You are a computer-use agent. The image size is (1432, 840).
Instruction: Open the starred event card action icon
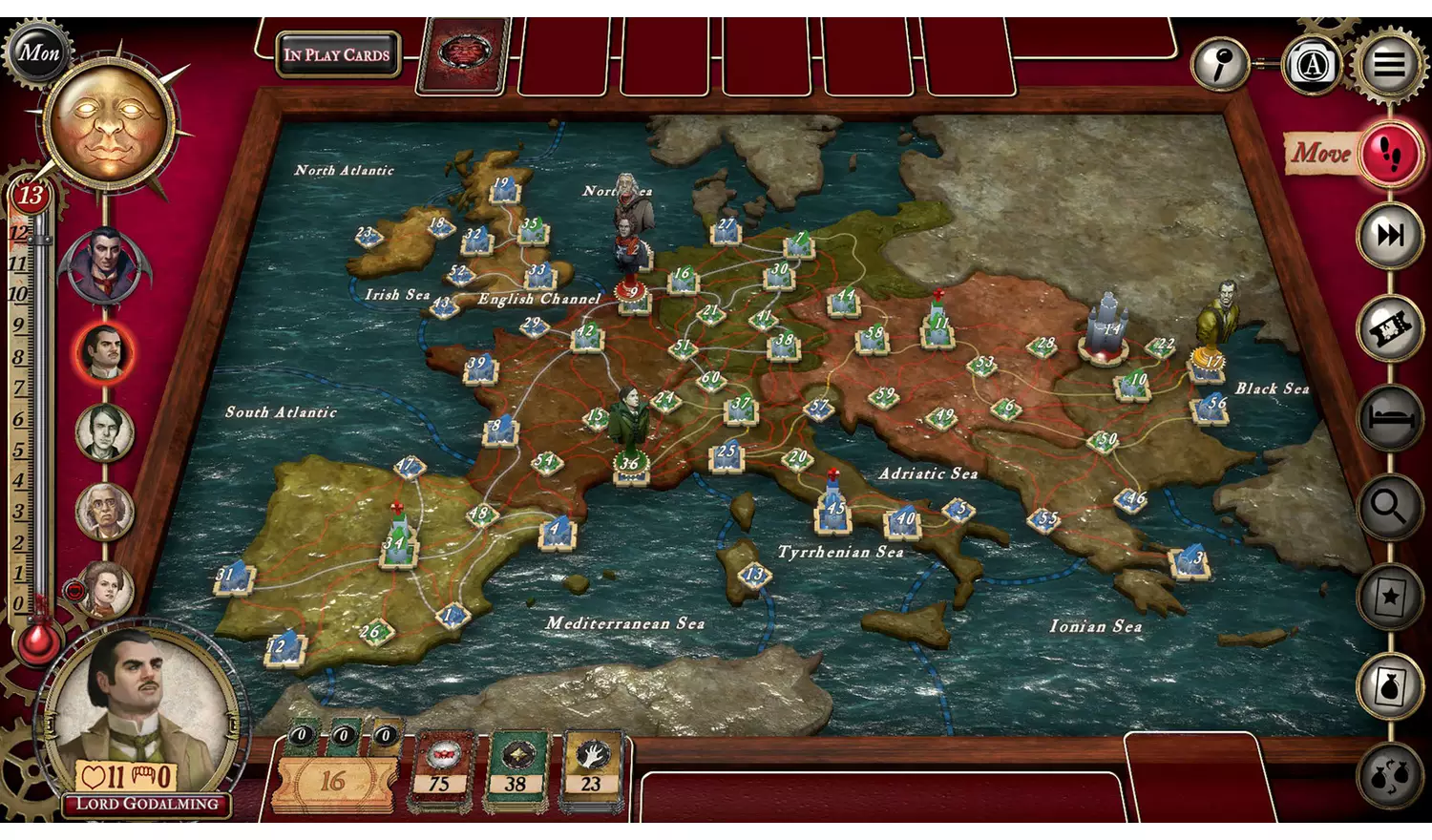pyautogui.click(x=1387, y=592)
